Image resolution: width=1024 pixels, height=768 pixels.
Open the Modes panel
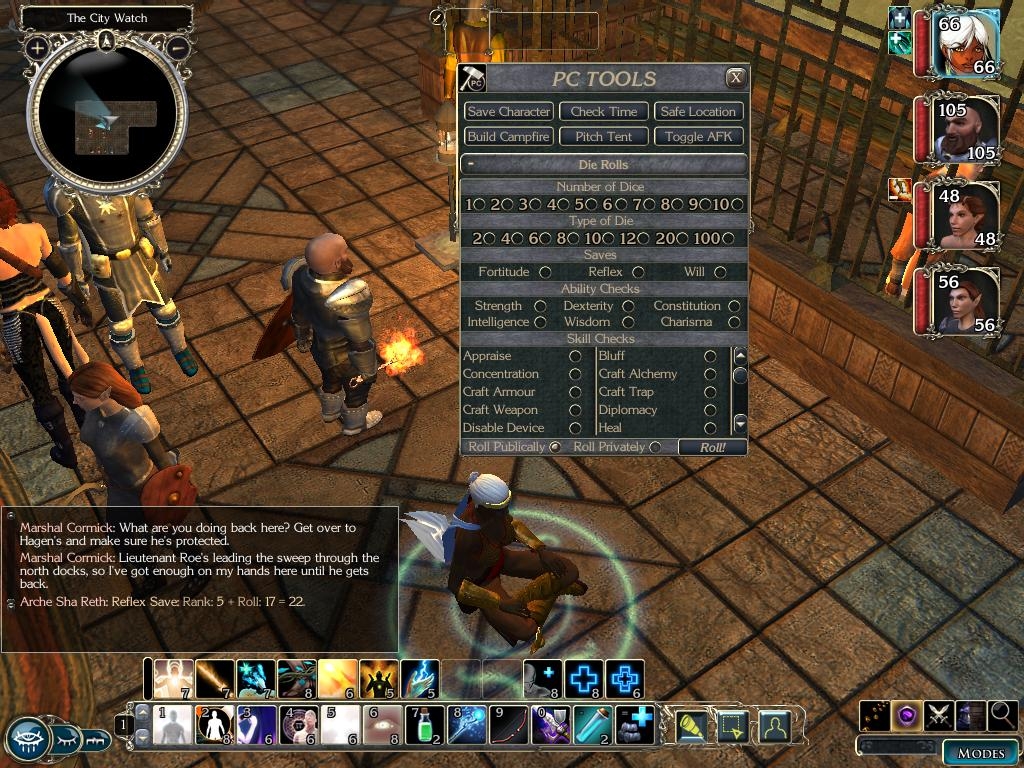click(x=980, y=753)
